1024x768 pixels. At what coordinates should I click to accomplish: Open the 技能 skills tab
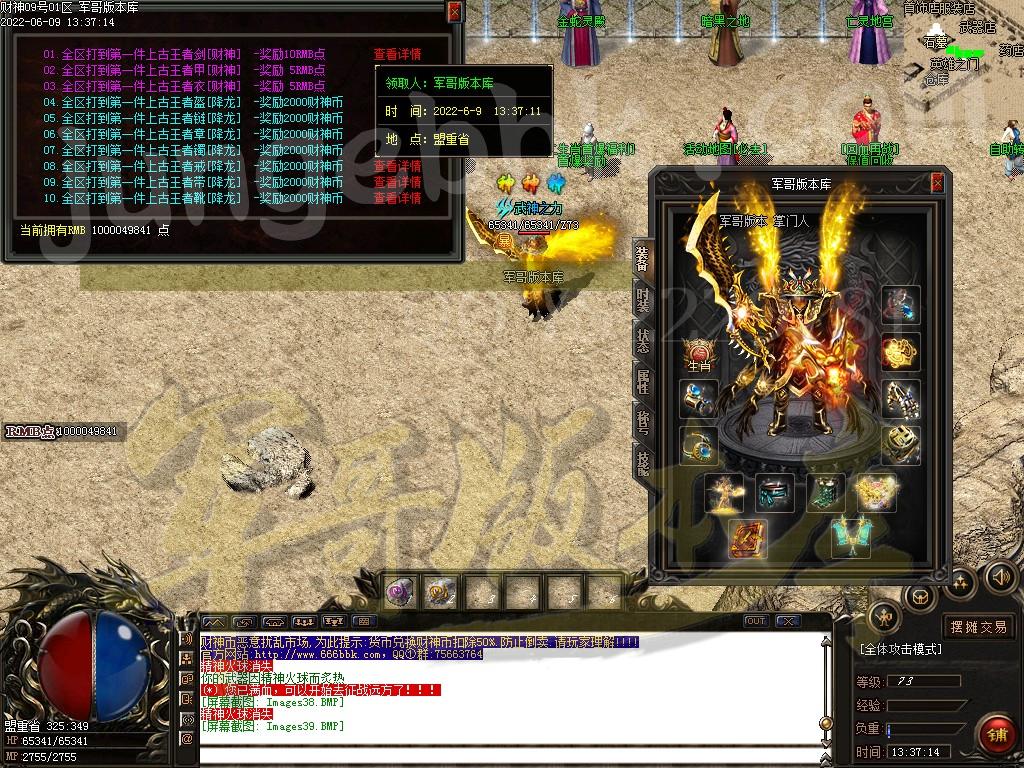click(x=641, y=460)
